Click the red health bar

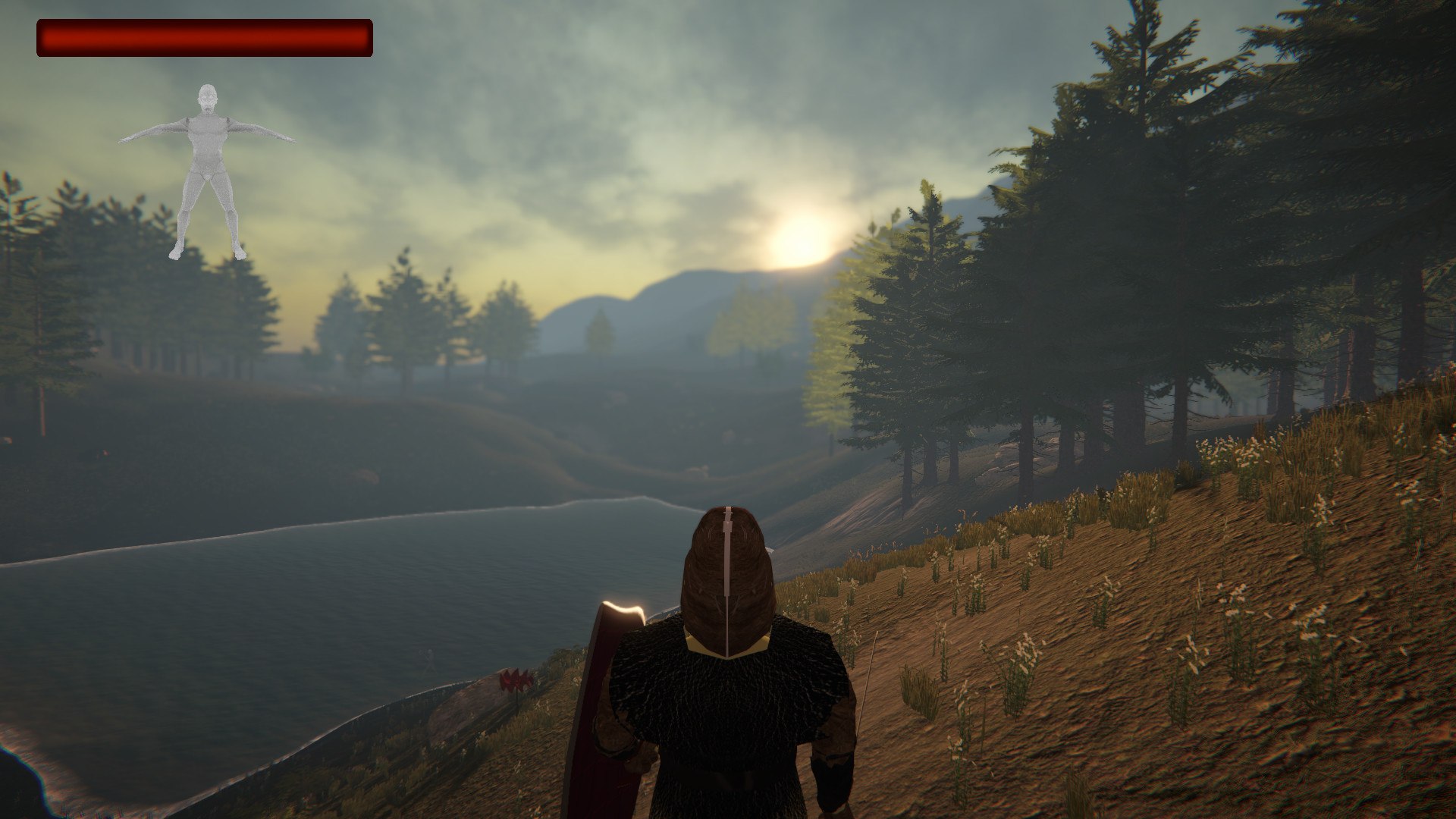click(x=205, y=38)
